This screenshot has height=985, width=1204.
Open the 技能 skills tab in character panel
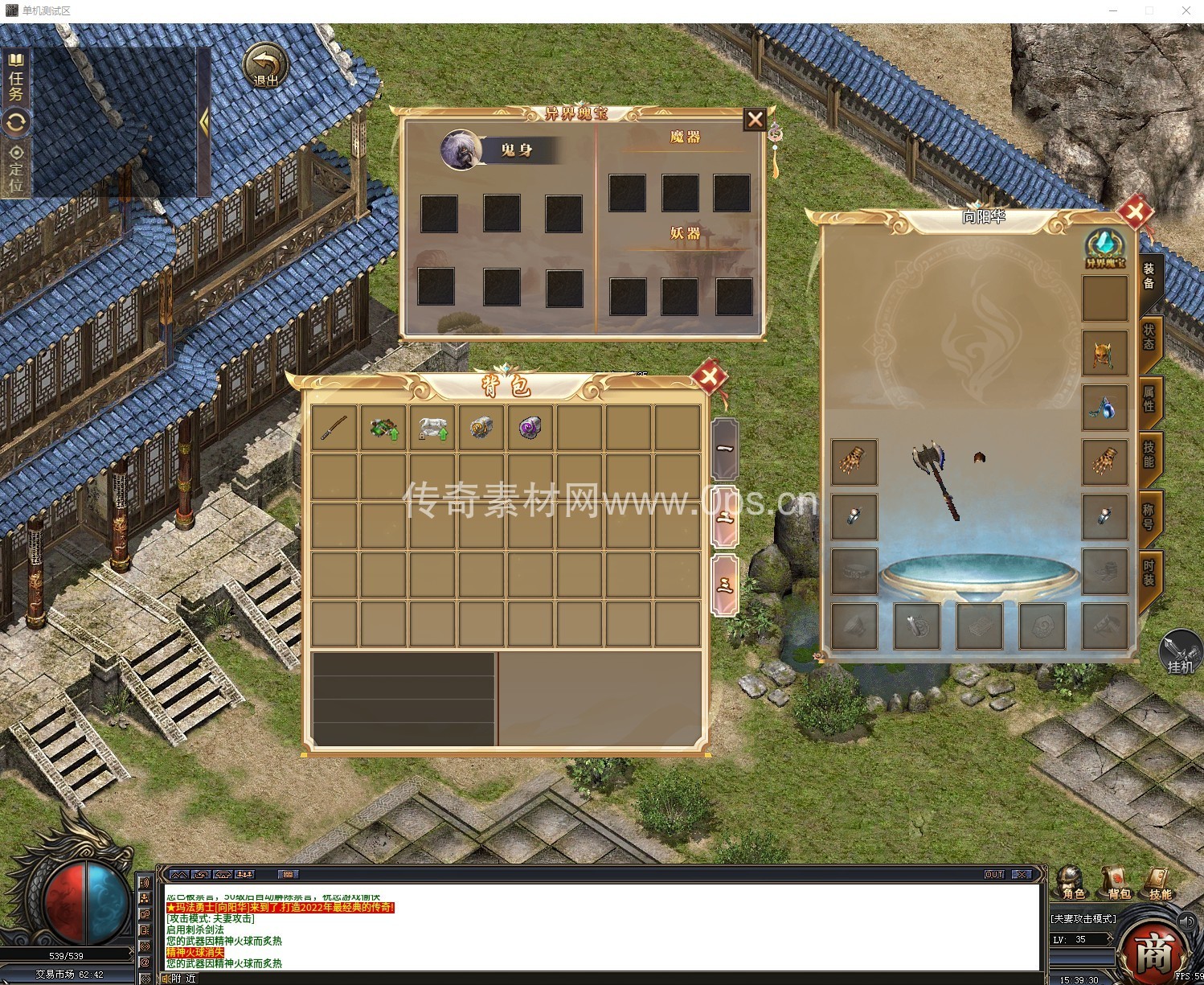[x=1149, y=454]
